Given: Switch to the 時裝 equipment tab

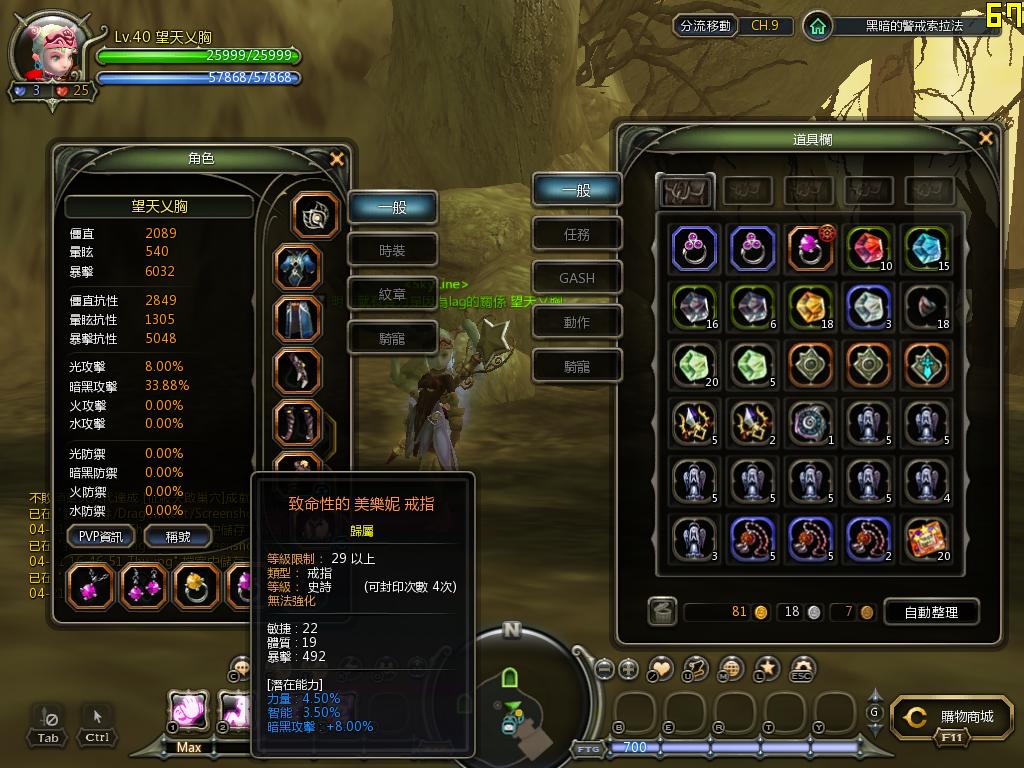Looking at the screenshot, I should [392, 251].
